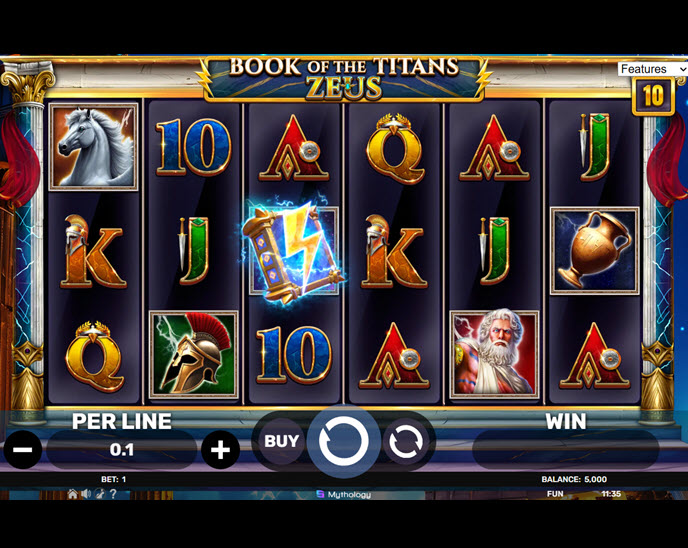This screenshot has height=548, width=688.
Task: Open the Features dropdown
Action: [652, 69]
